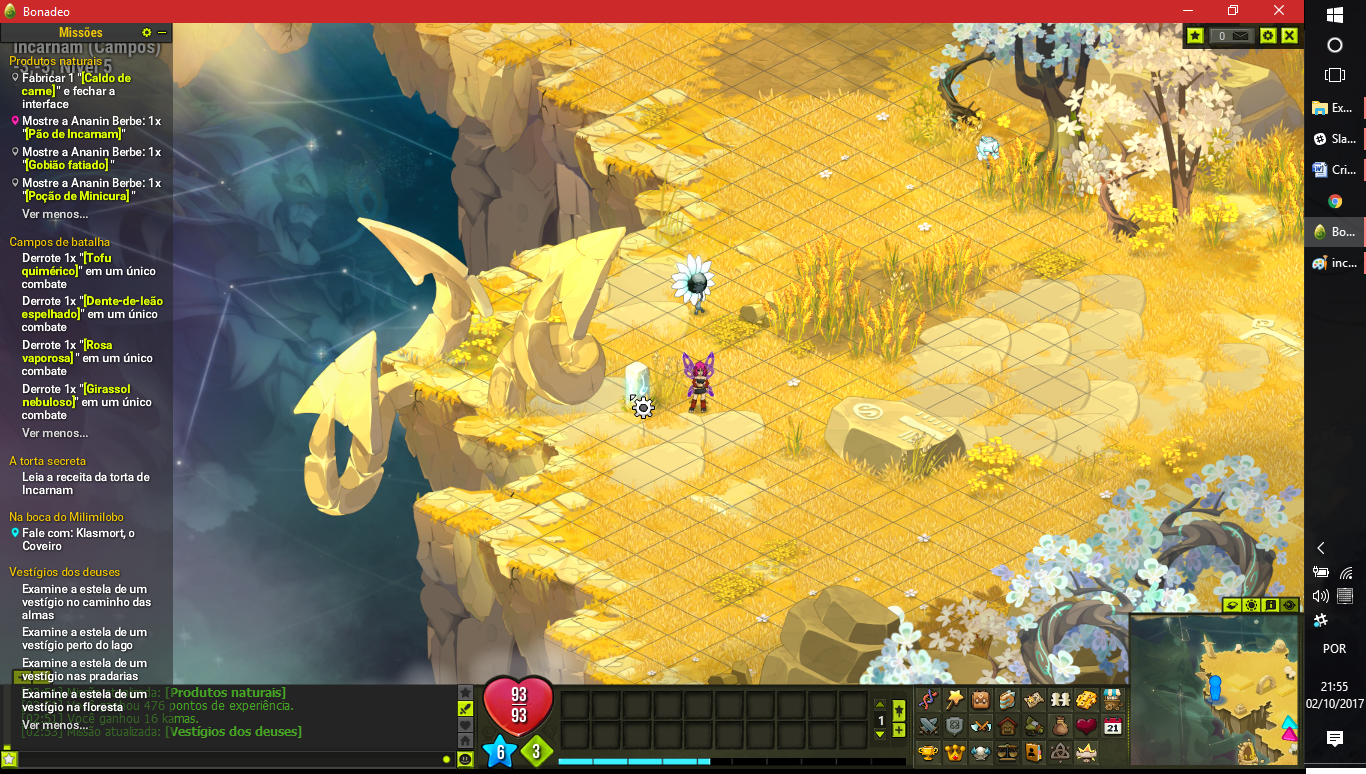Select the sword tab beside the health heart
The width and height of the screenshot is (1366, 774).
465,708
